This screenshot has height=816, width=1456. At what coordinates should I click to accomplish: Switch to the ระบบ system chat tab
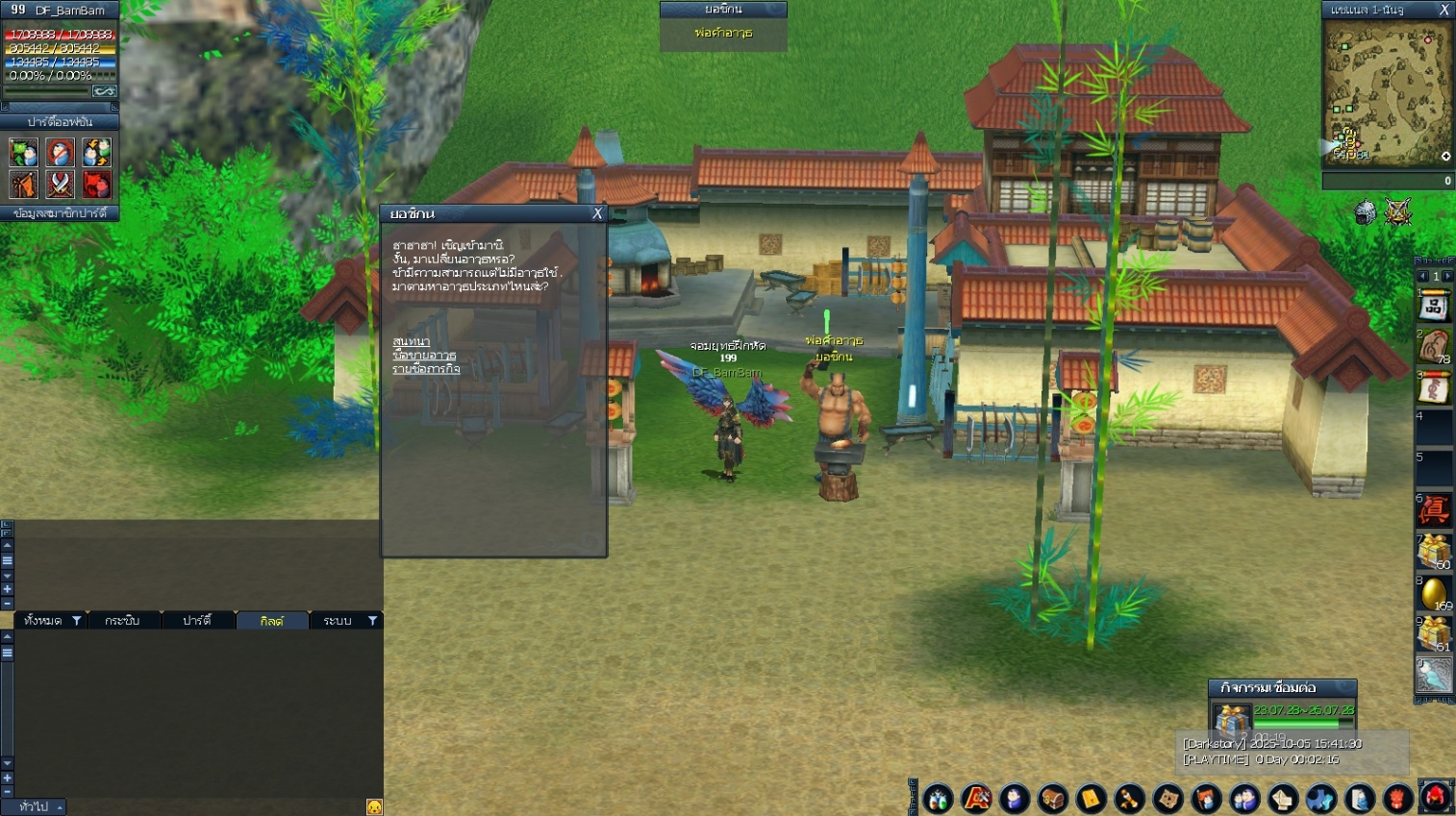click(338, 621)
